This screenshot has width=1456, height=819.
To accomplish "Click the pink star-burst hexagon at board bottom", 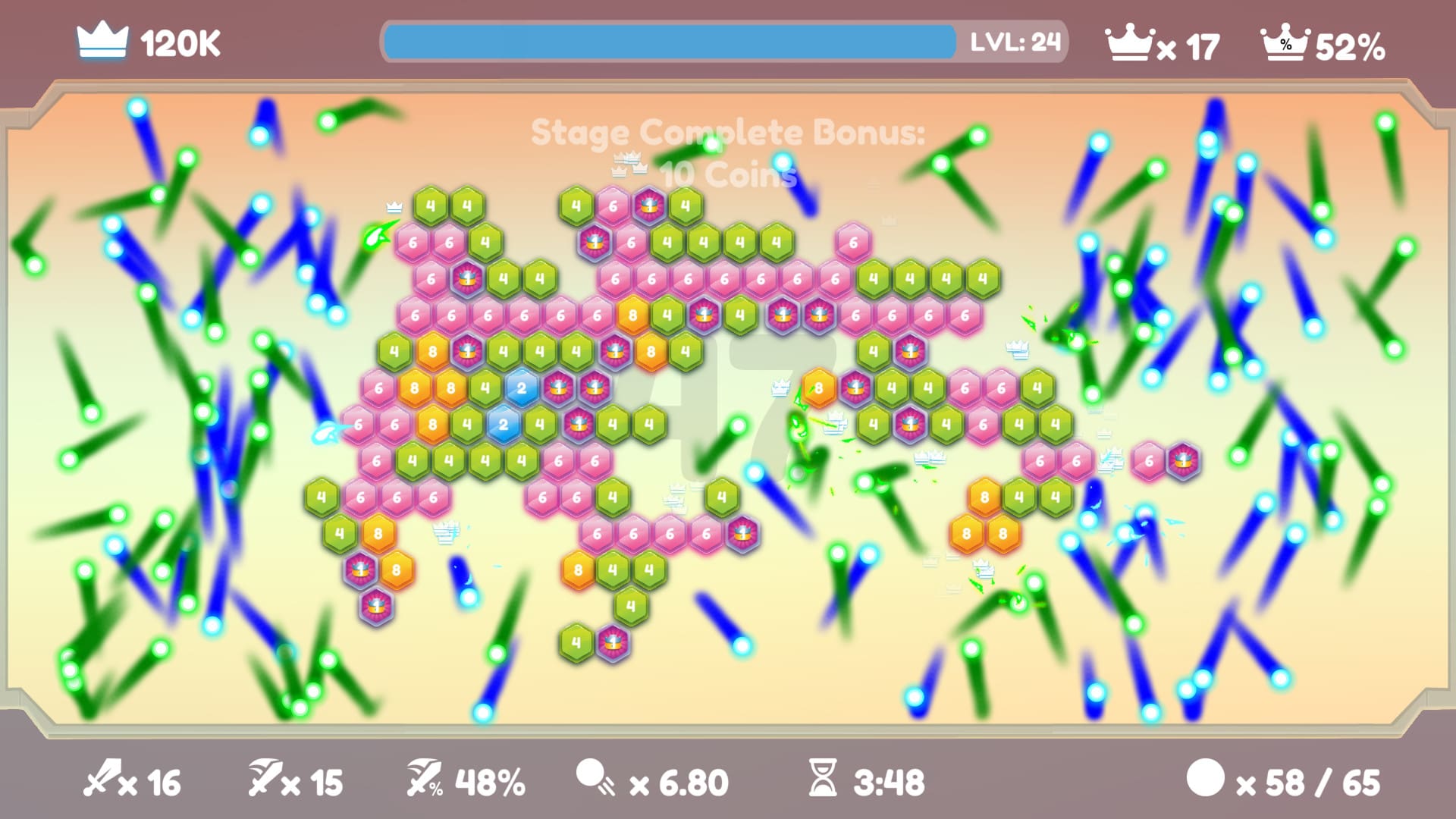I will pos(610,643).
